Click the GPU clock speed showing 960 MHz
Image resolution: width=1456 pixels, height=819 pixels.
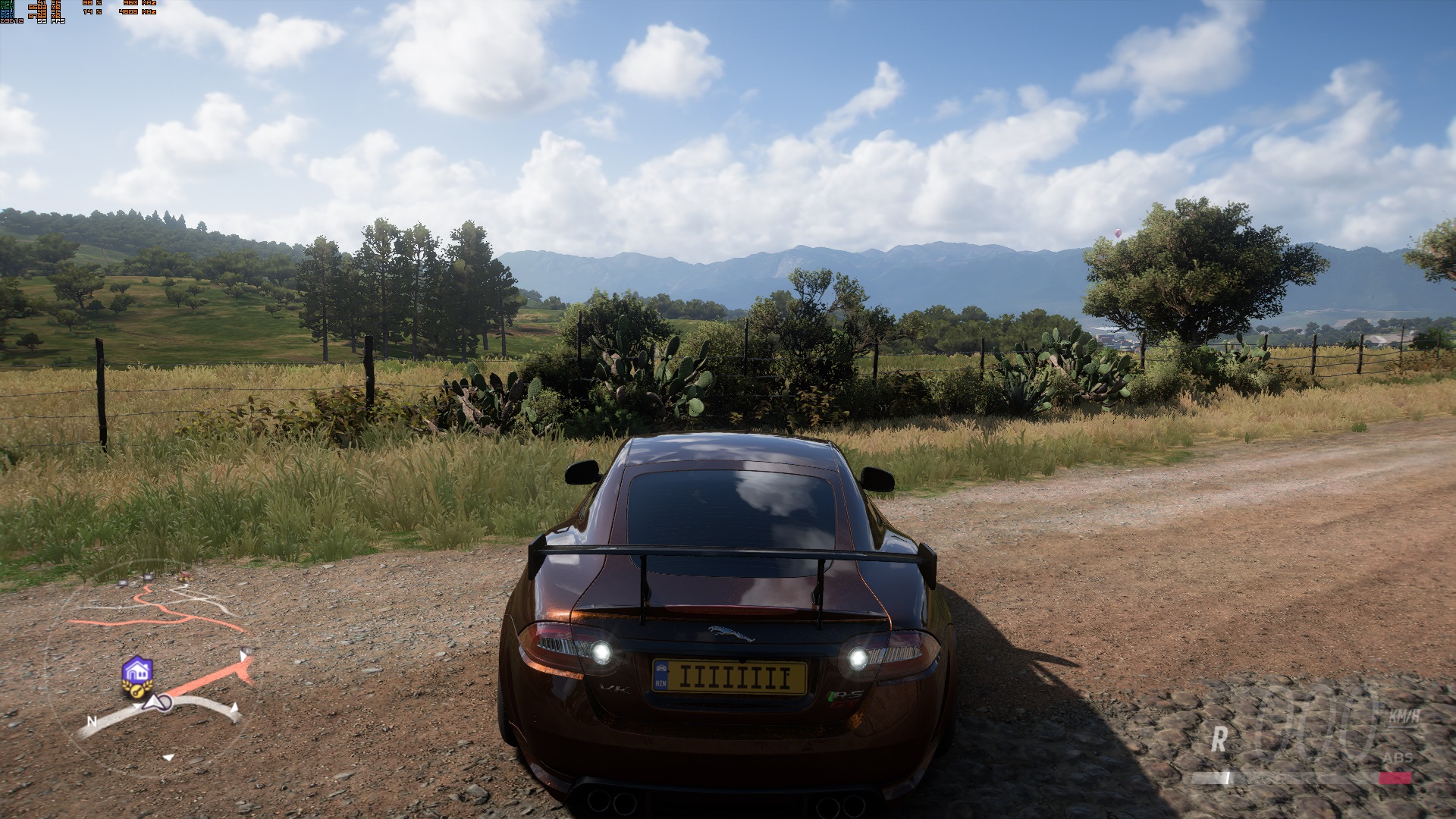point(130,3)
